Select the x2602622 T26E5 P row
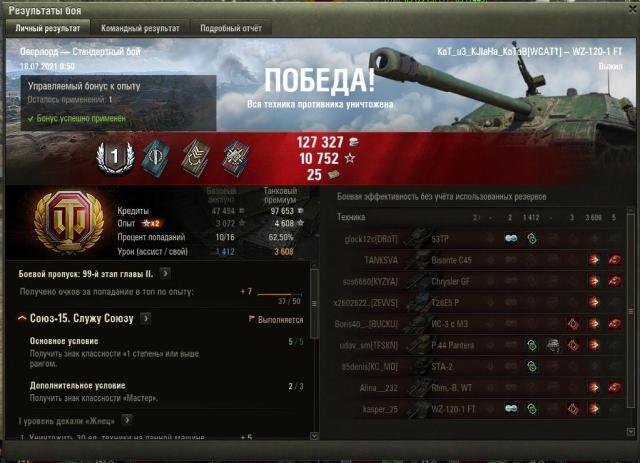The height and width of the screenshot is (463, 640). click(480, 303)
